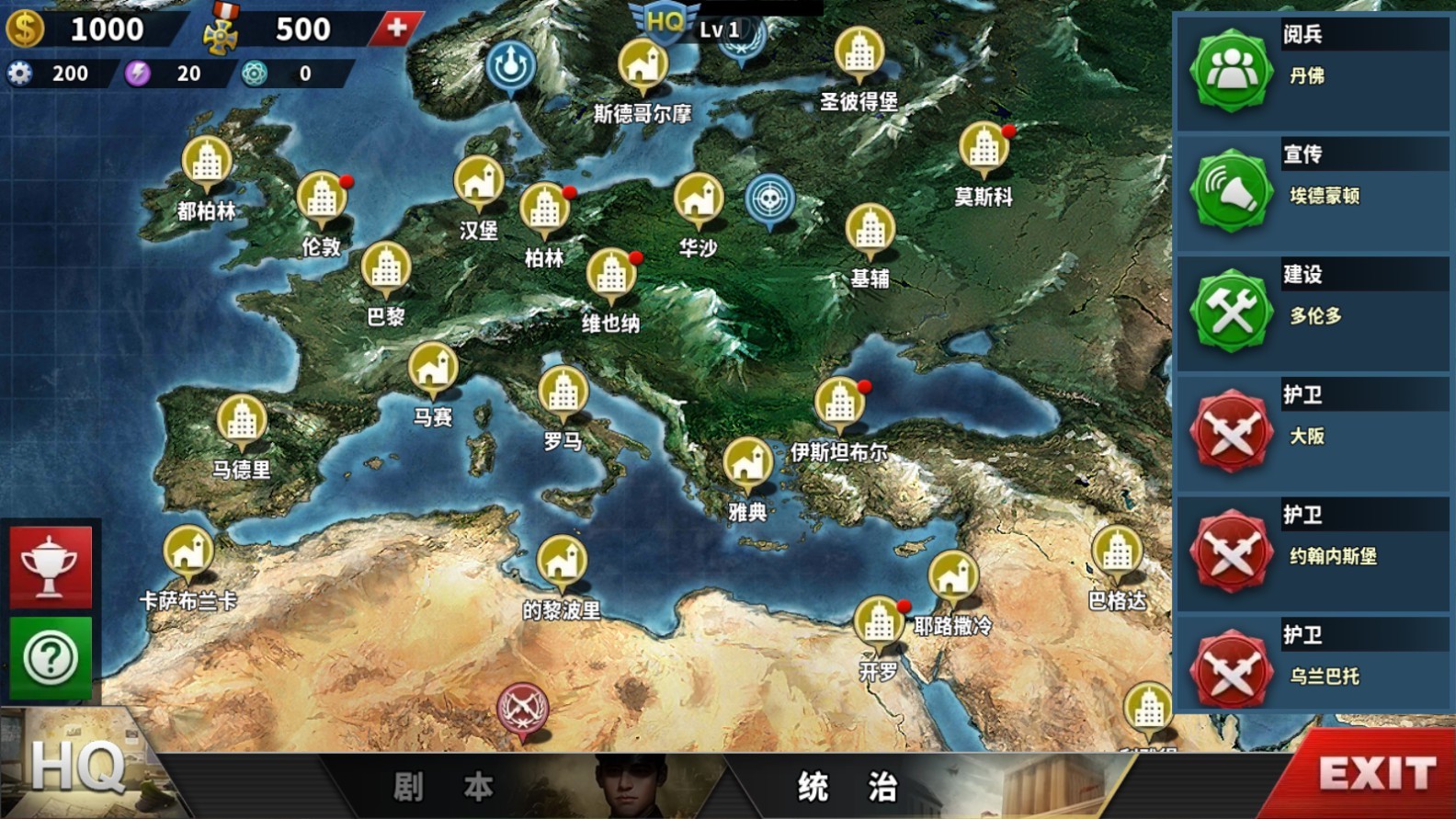
Task: Select the 护卫 大阪 task
Action: [x=1313, y=432]
